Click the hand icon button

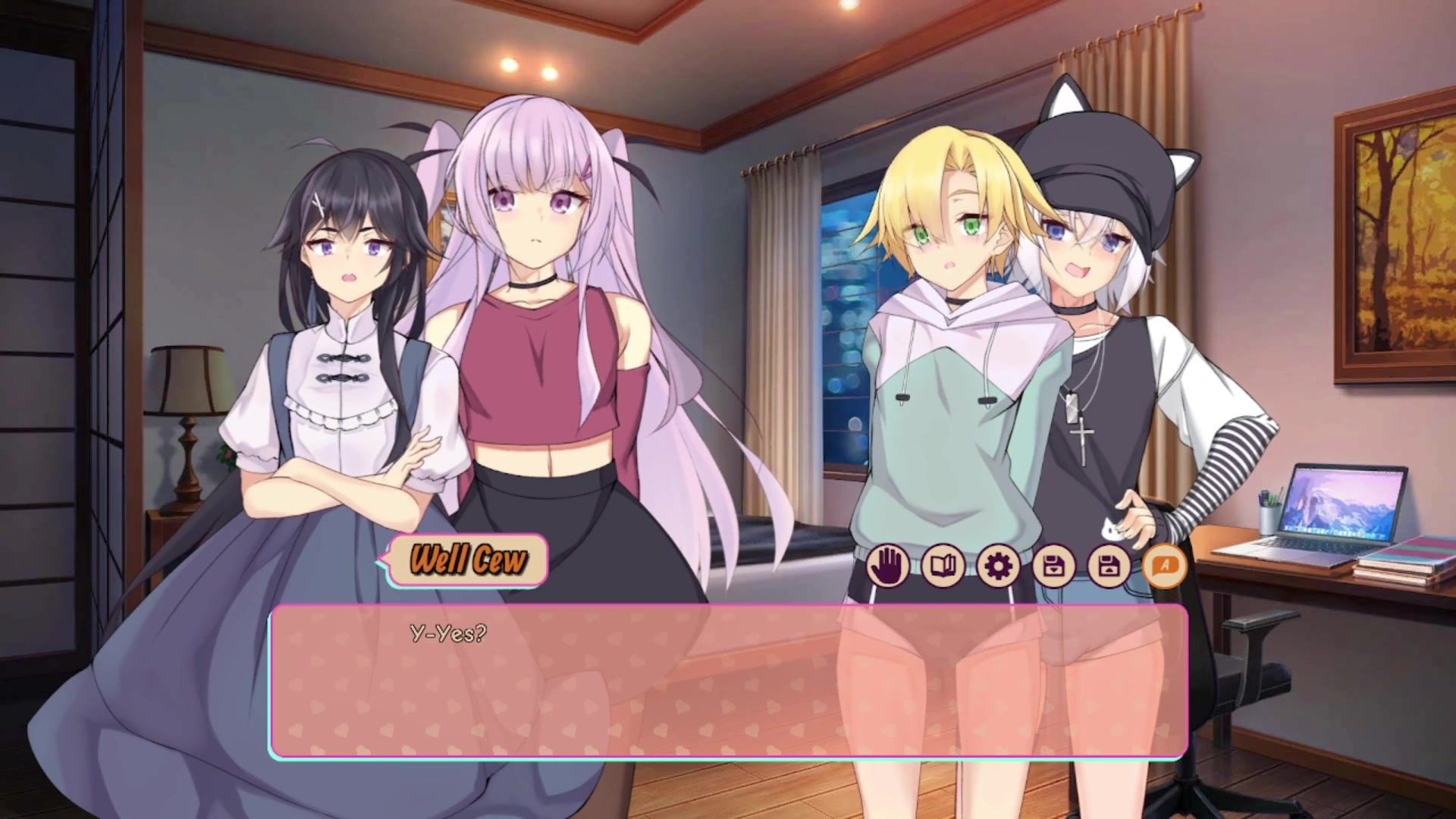coord(888,566)
